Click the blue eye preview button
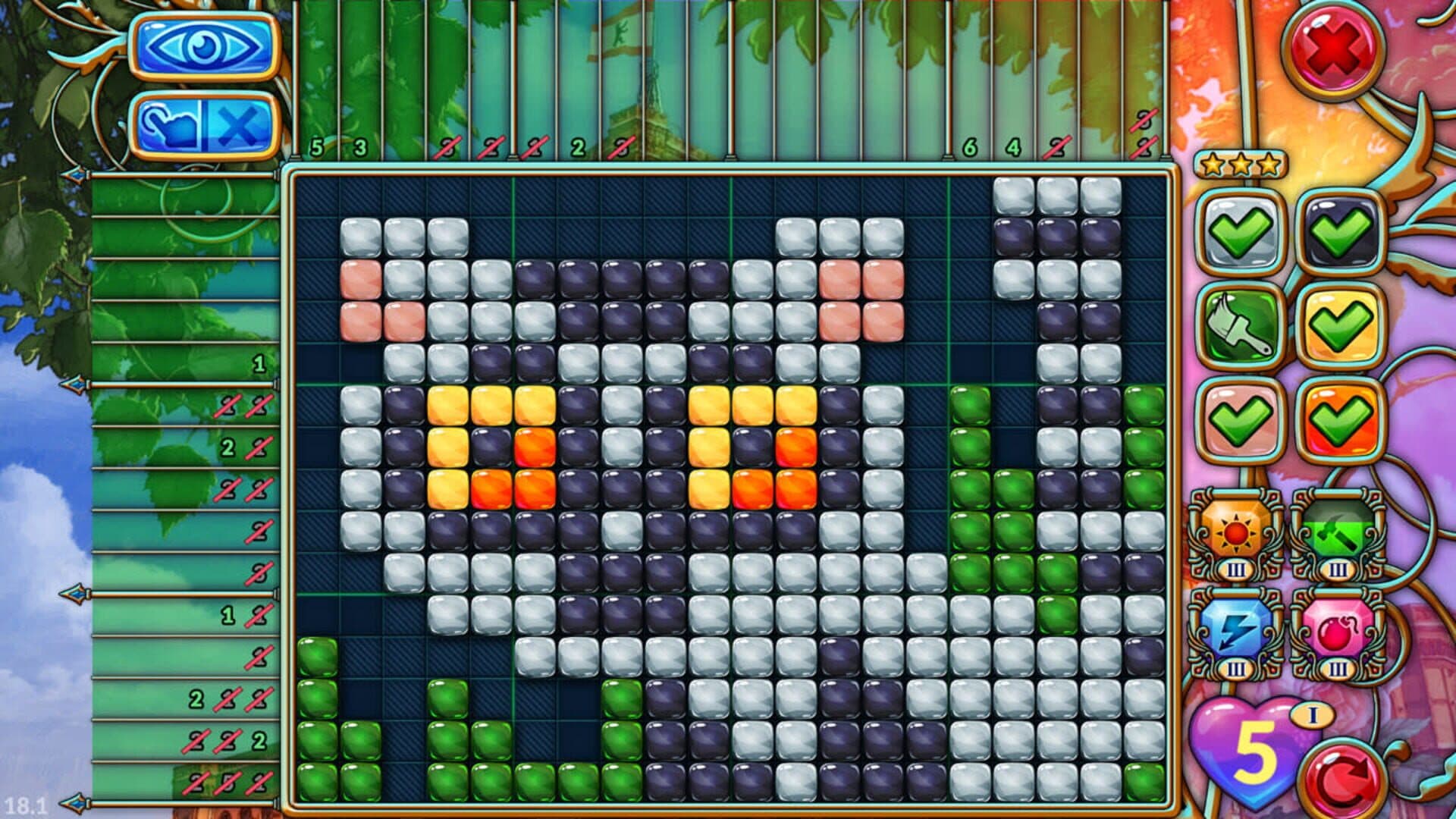Viewport: 1456px width, 819px height. [204, 47]
